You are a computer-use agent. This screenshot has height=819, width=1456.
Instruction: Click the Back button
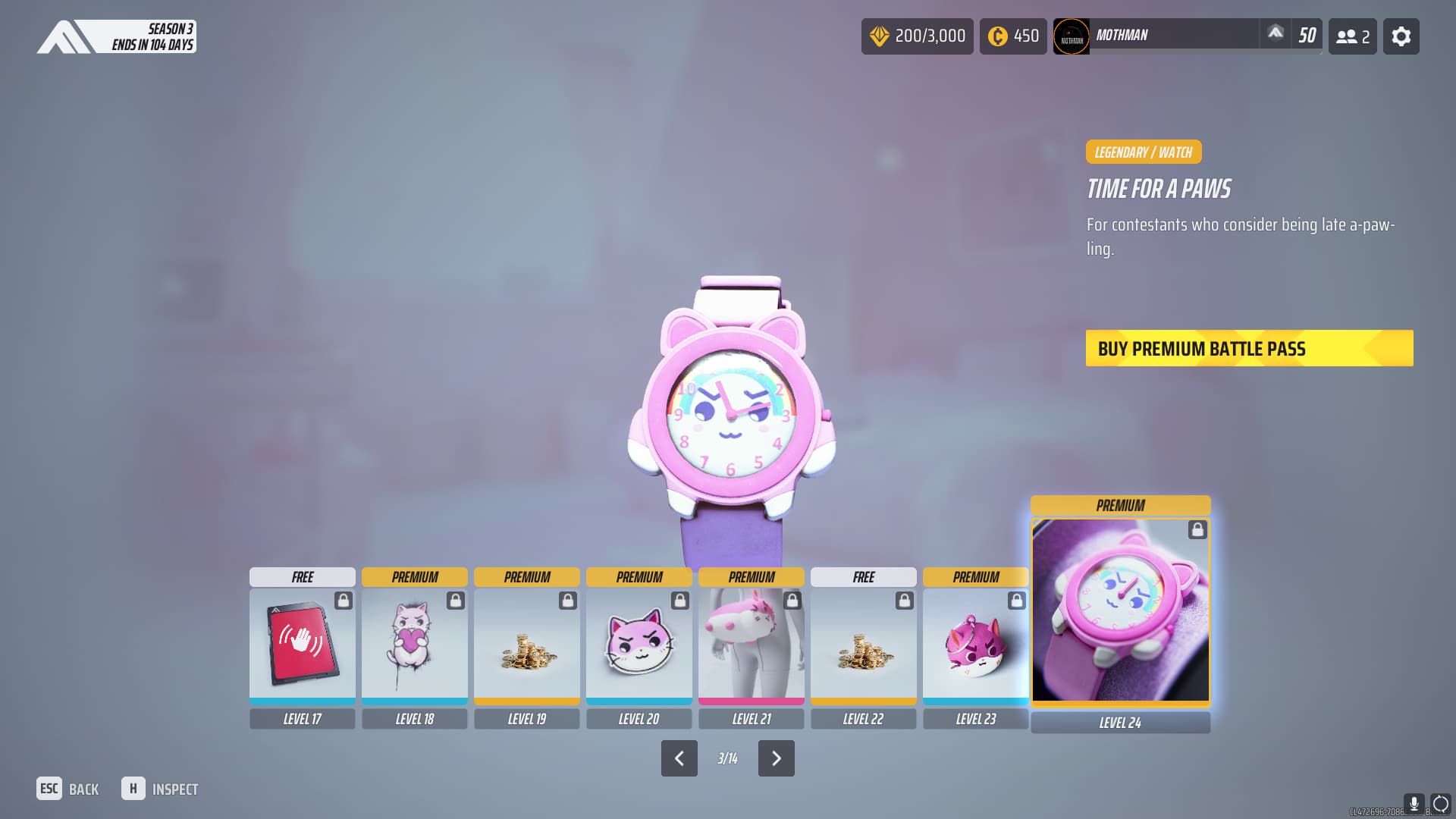(x=68, y=789)
